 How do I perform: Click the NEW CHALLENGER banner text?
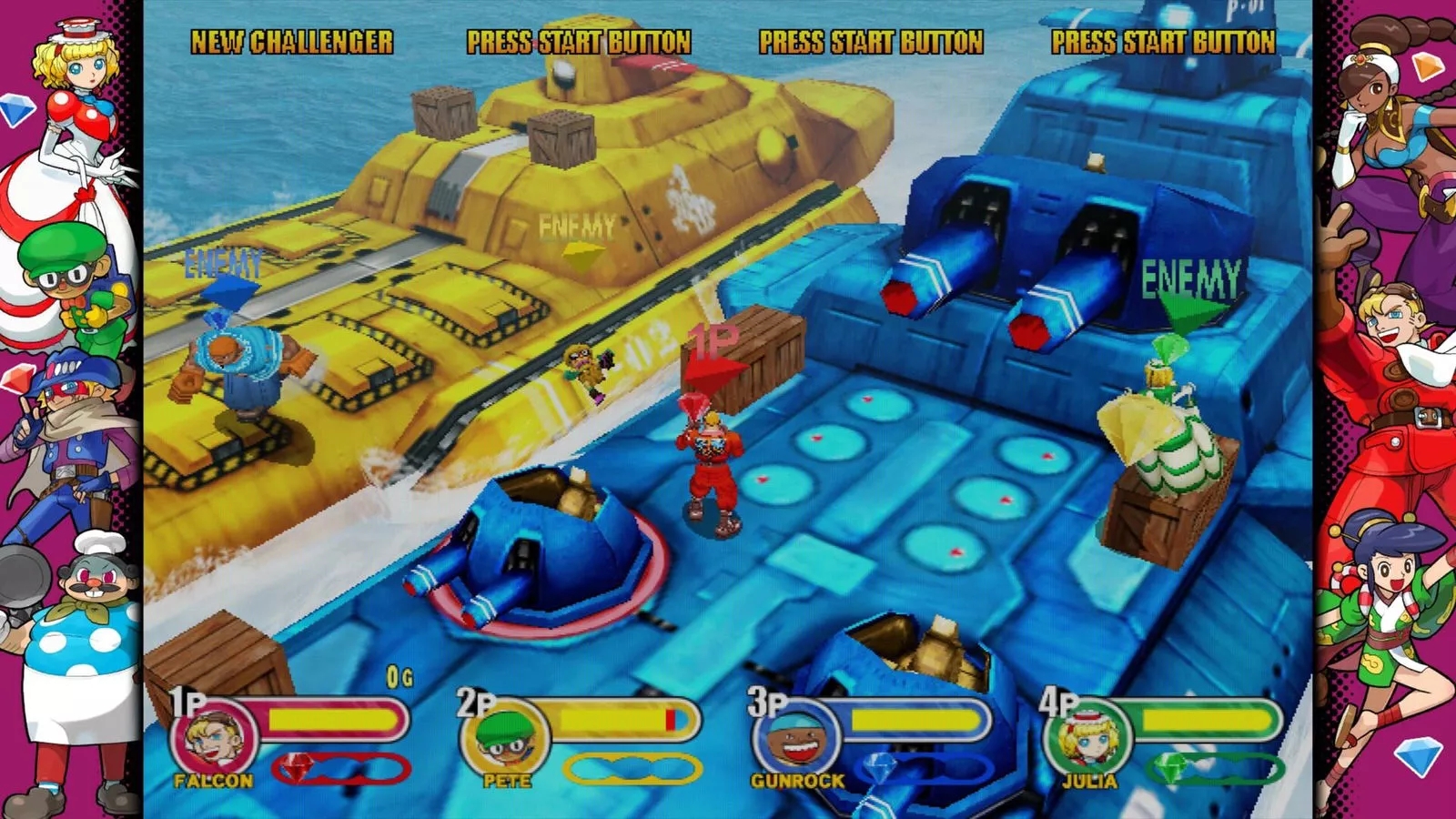pos(292,40)
